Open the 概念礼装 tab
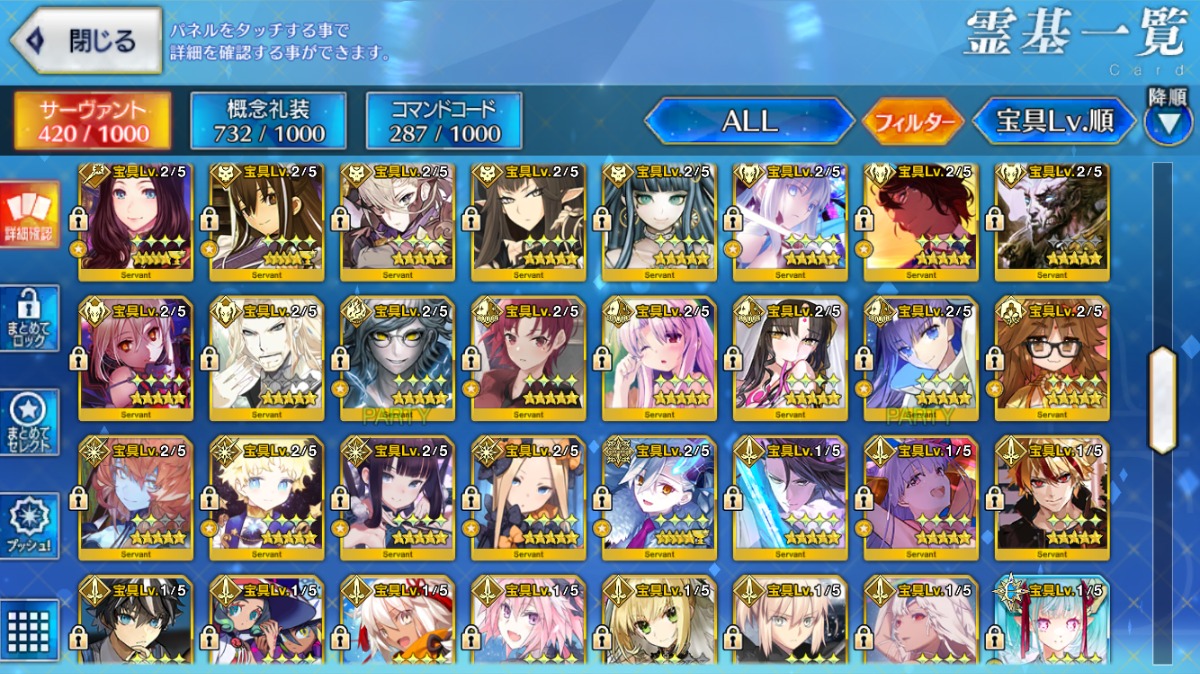 click(268, 122)
